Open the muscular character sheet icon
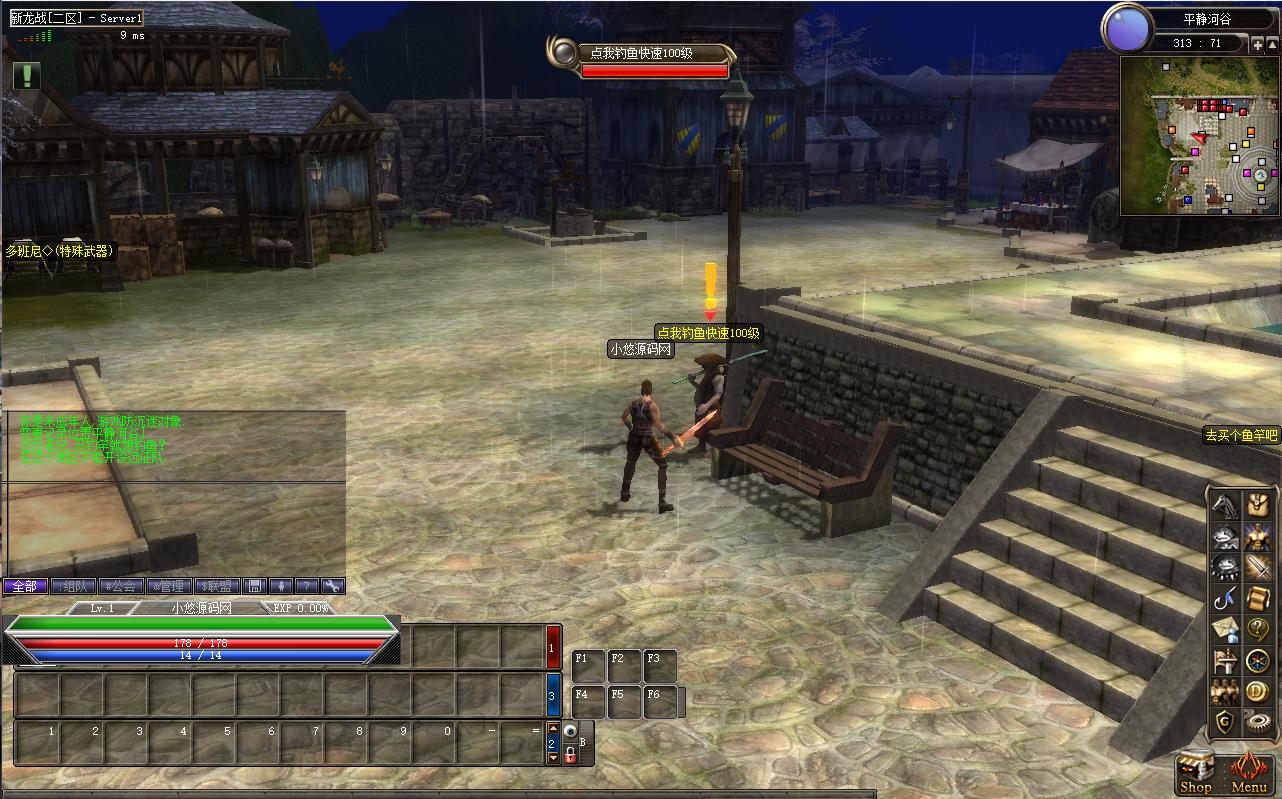Screen dimensions: 1282x799 1257,537
